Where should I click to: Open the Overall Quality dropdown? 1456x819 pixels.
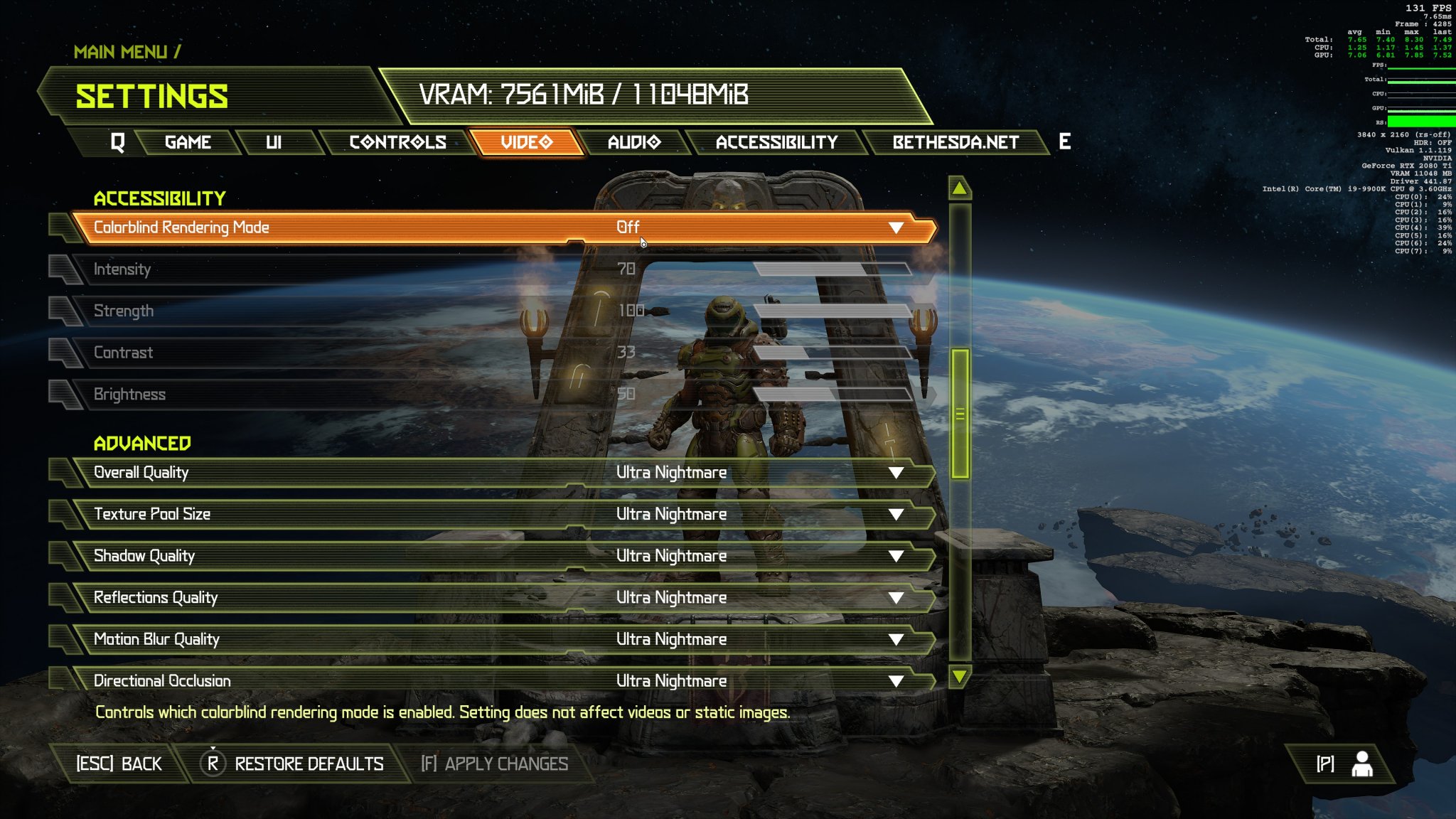(894, 471)
